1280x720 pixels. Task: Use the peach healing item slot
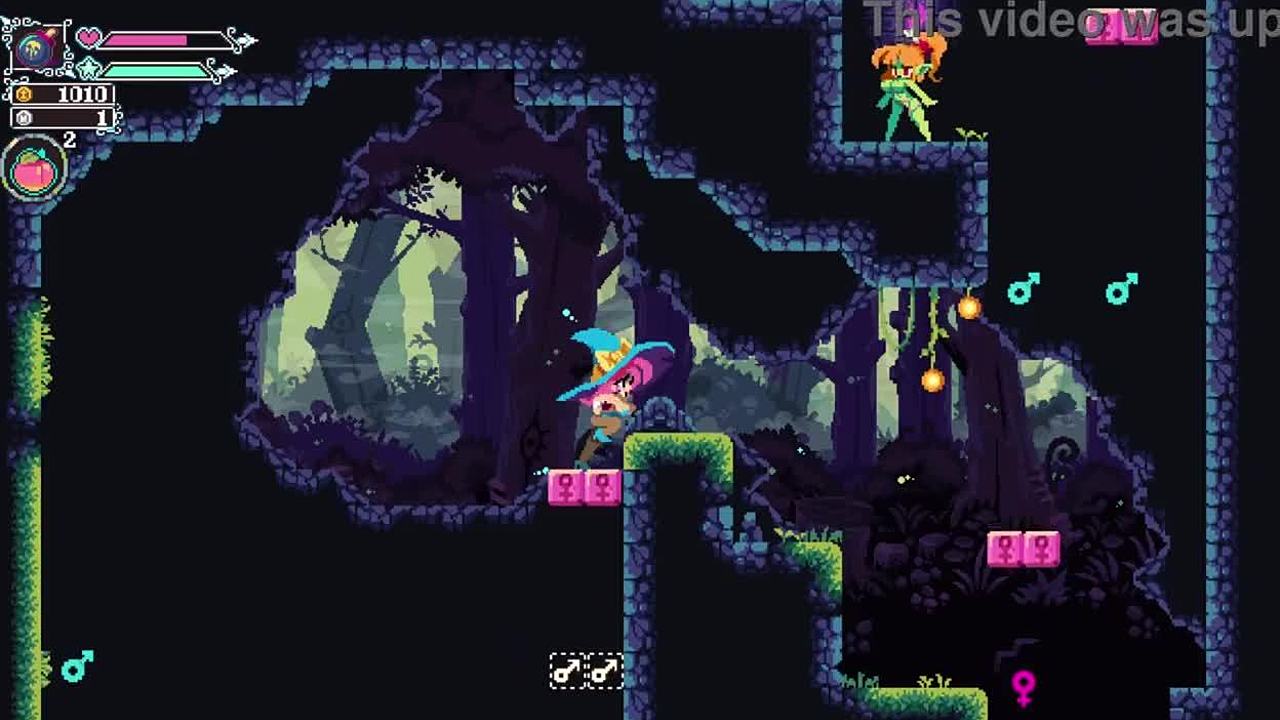(35, 171)
